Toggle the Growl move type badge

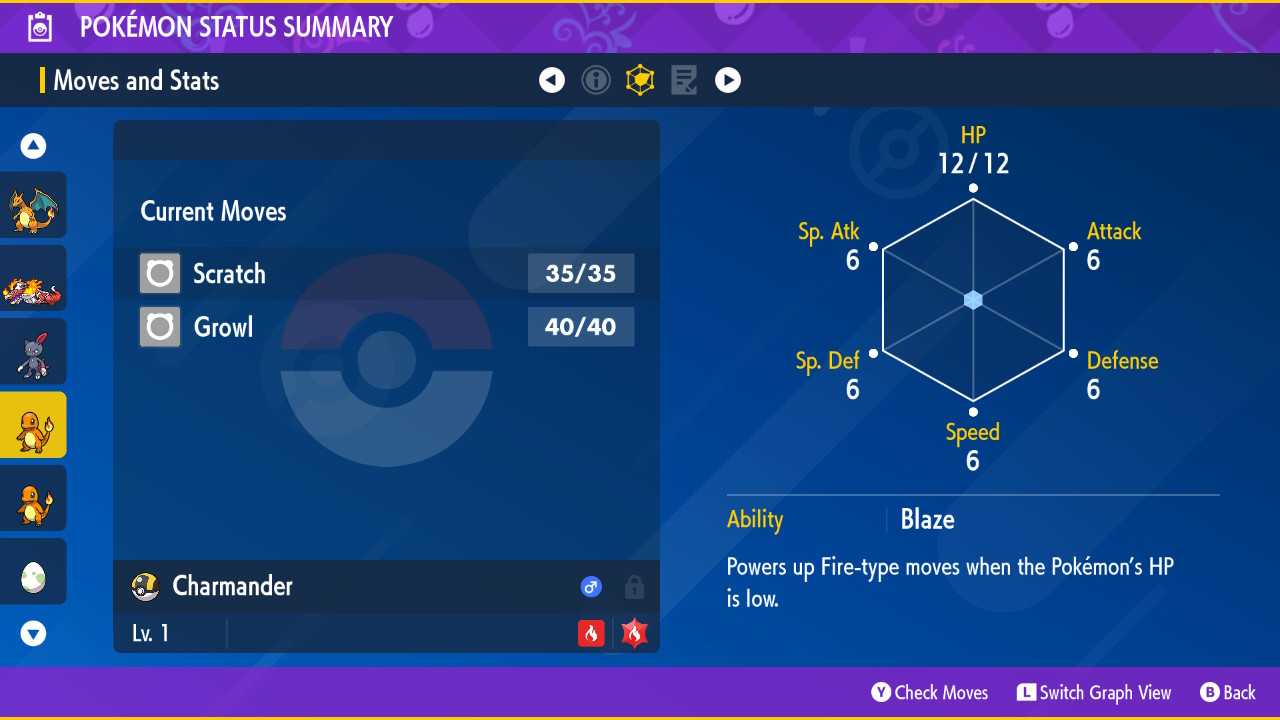[x=159, y=327]
